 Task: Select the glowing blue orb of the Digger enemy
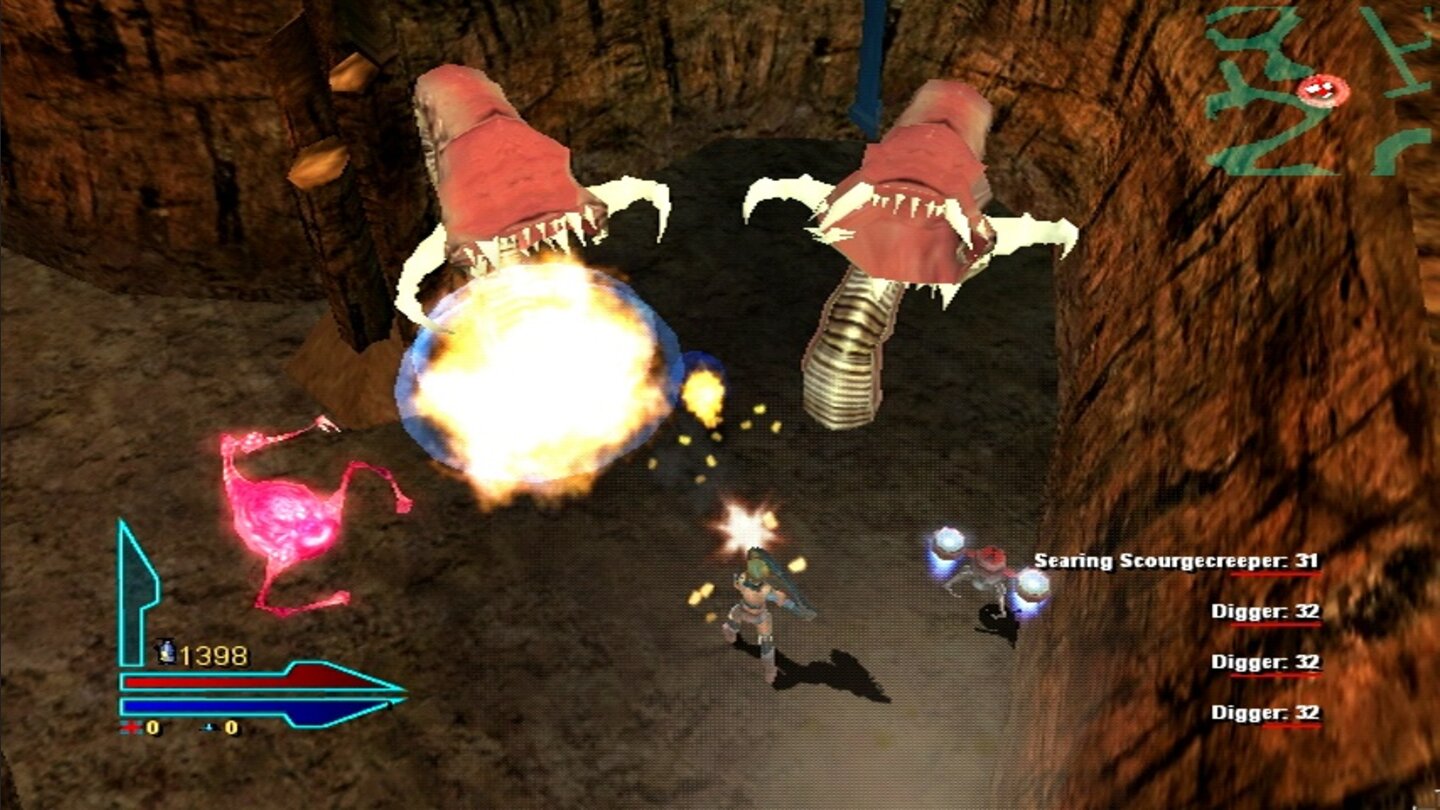tap(948, 543)
